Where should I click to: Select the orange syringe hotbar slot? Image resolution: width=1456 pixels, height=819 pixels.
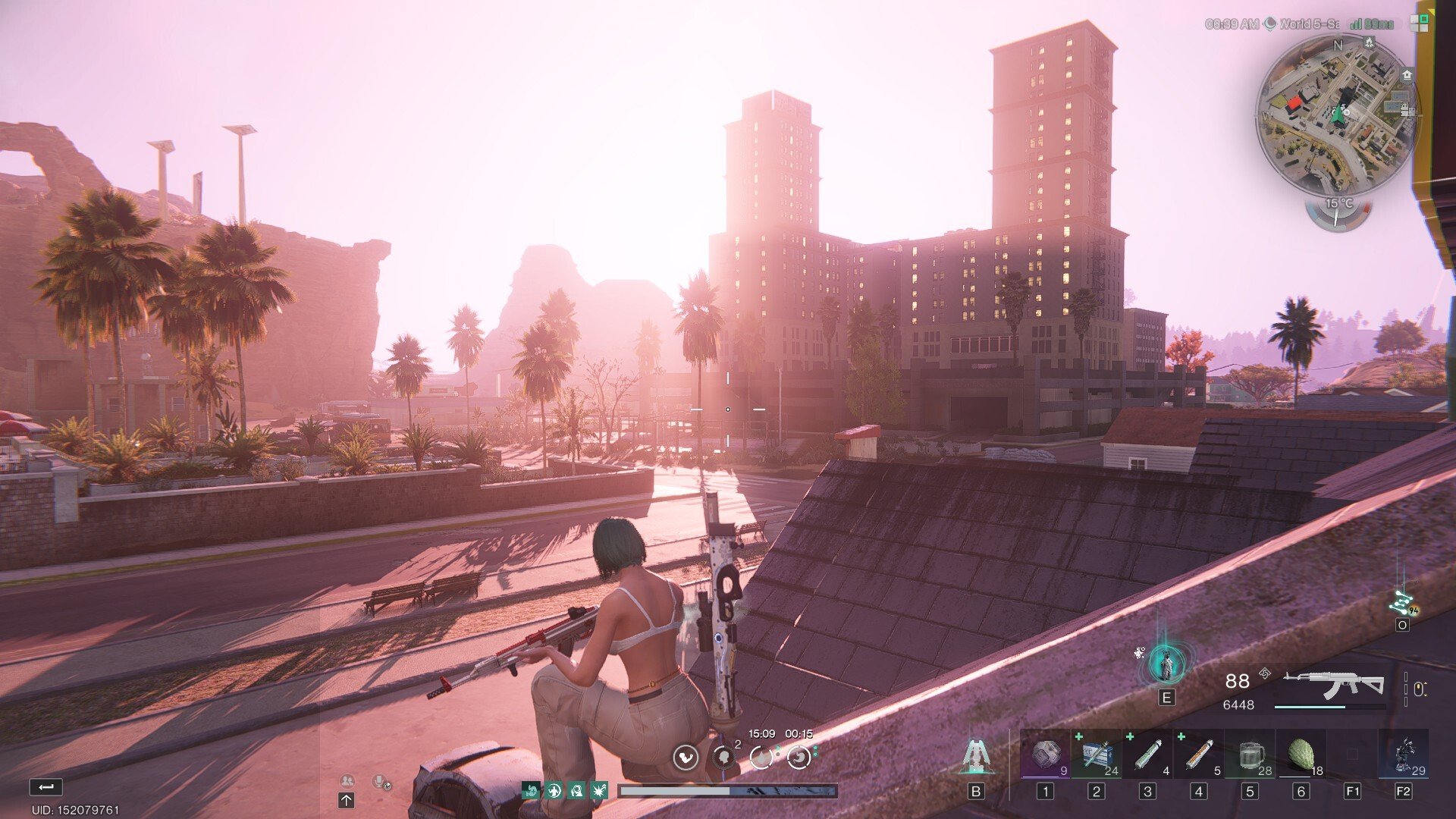[1199, 755]
